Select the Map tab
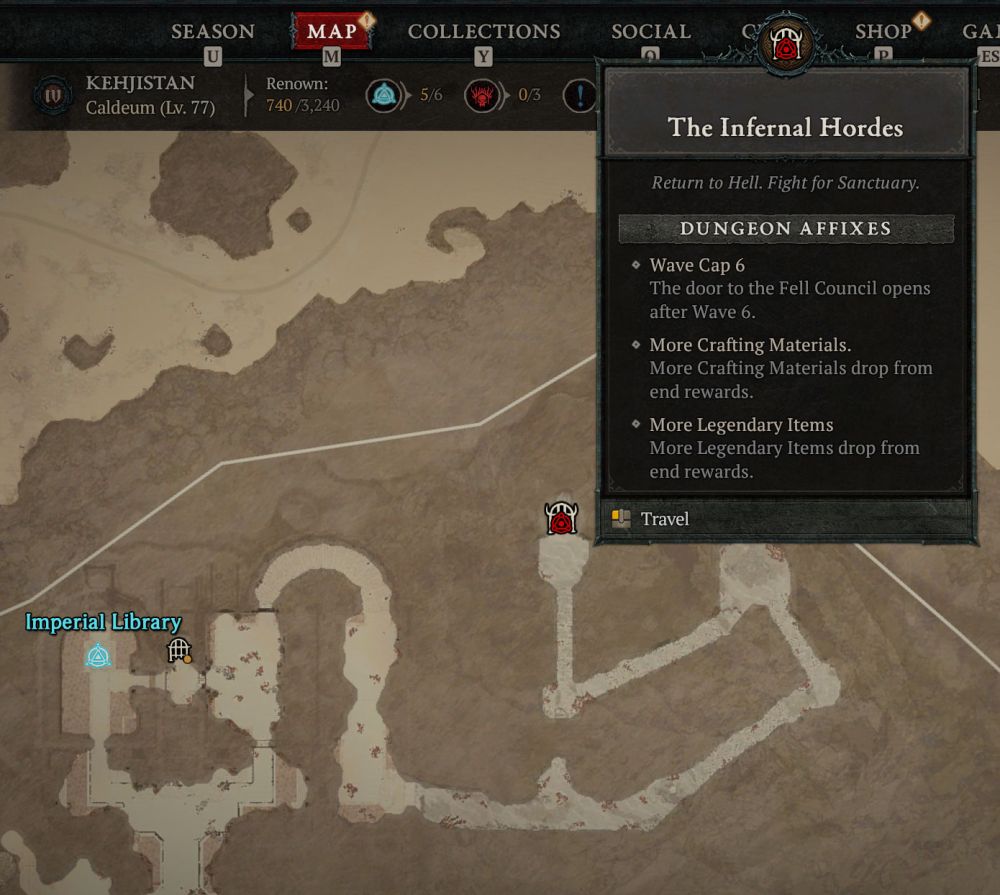The image size is (1000, 895). click(x=332, y=32)
